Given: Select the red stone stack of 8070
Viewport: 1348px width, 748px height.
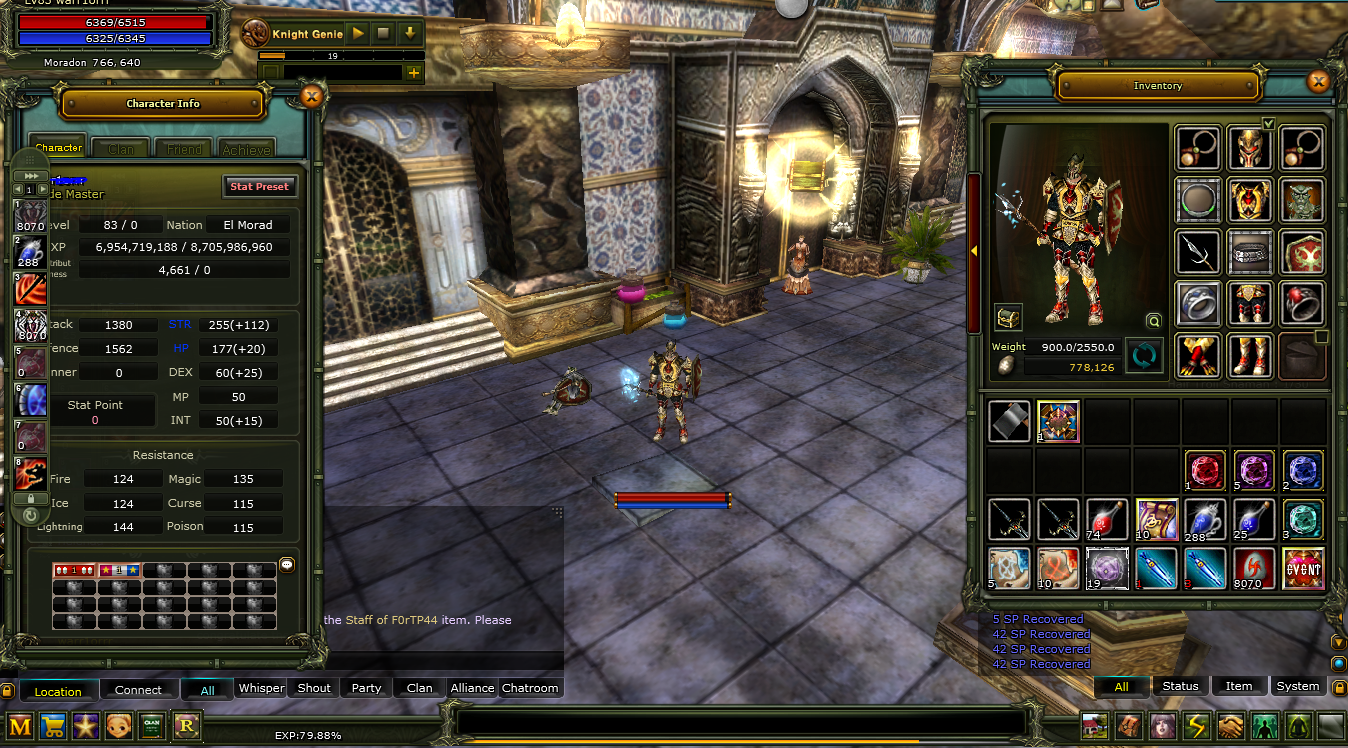Looking at the screenshot, I should coord(1254,568).
